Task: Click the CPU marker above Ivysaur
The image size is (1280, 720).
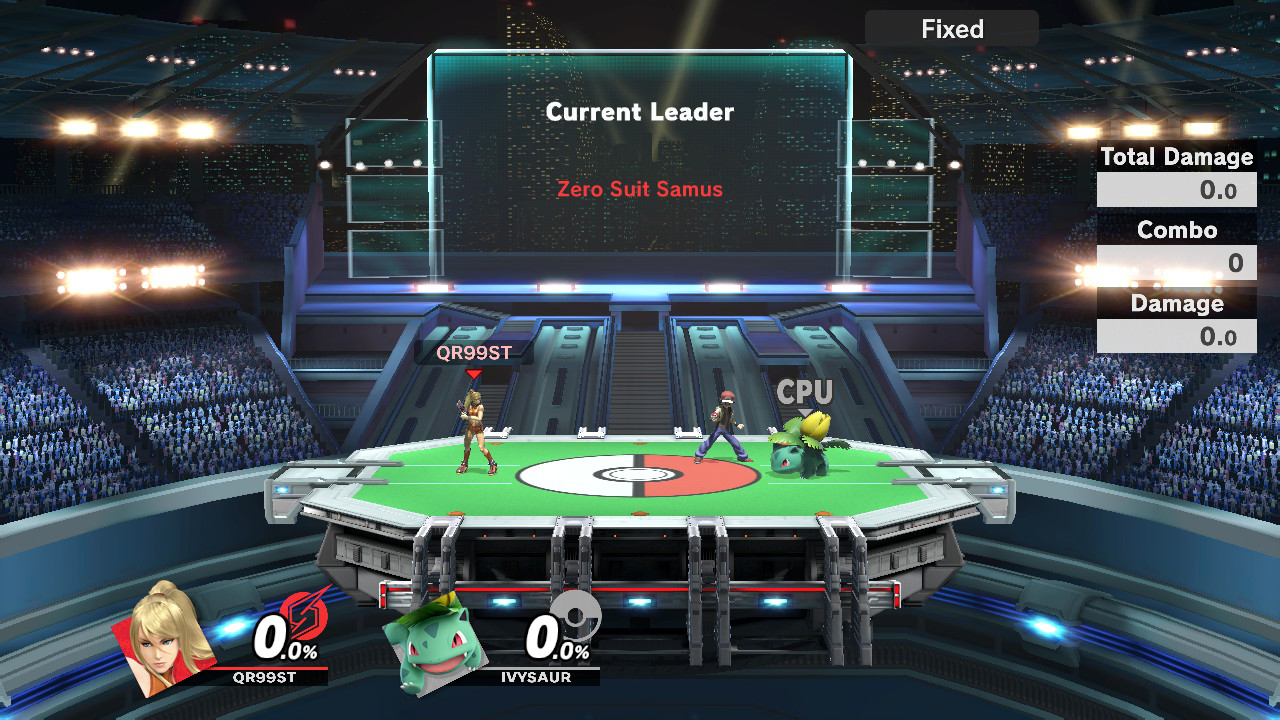Action: point(805,392)
